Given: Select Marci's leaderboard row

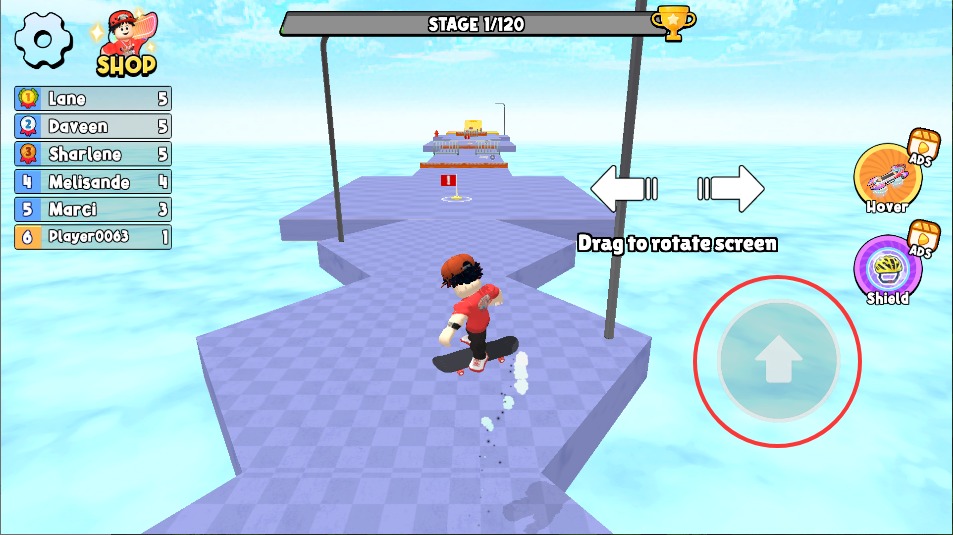Looking at the screenshot, I should pos(92,210).
